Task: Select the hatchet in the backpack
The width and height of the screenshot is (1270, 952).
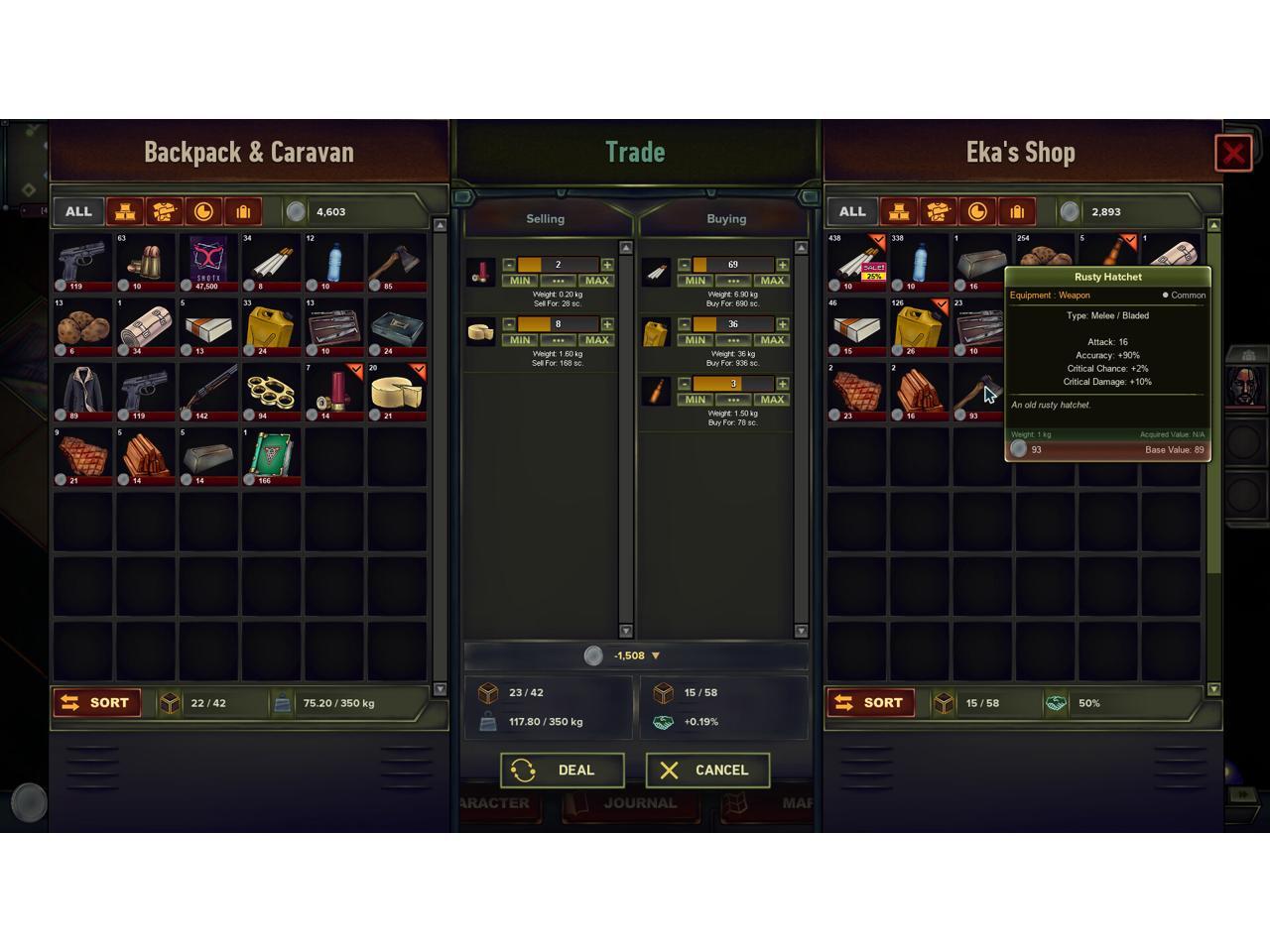Action: click(397, 262)
